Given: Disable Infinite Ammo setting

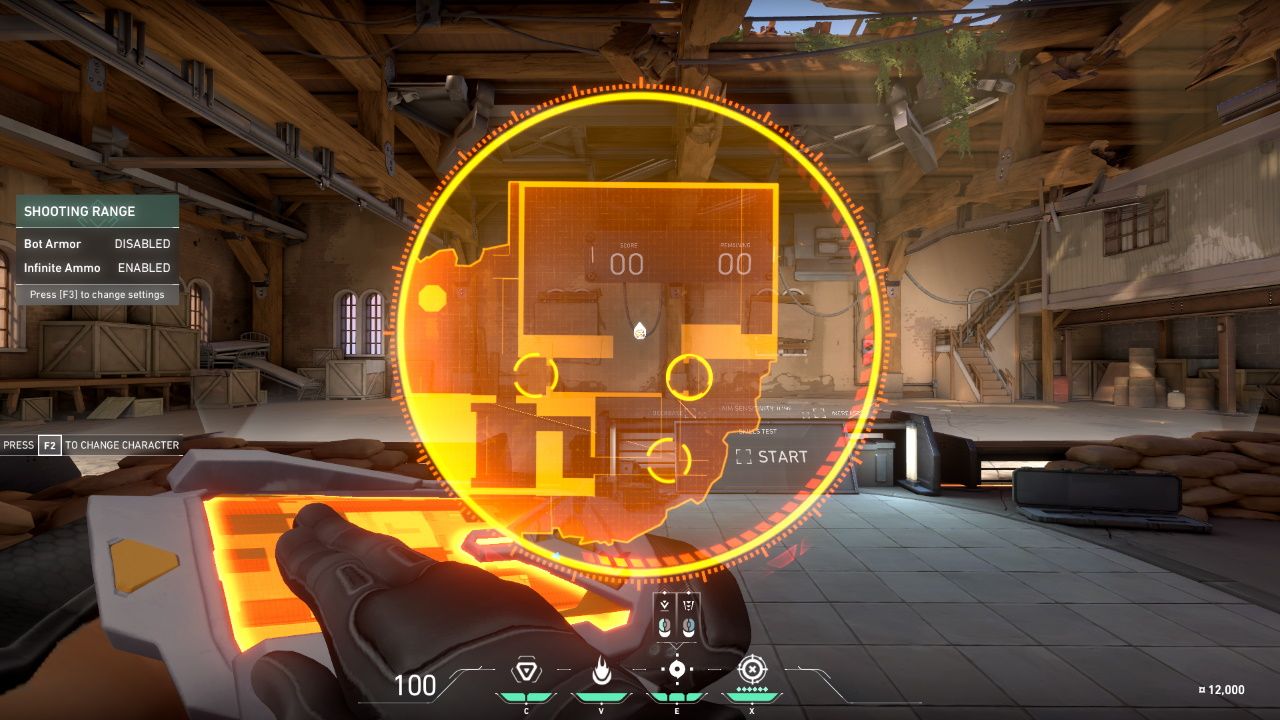Looking at the screenshot, I should 142,267.
